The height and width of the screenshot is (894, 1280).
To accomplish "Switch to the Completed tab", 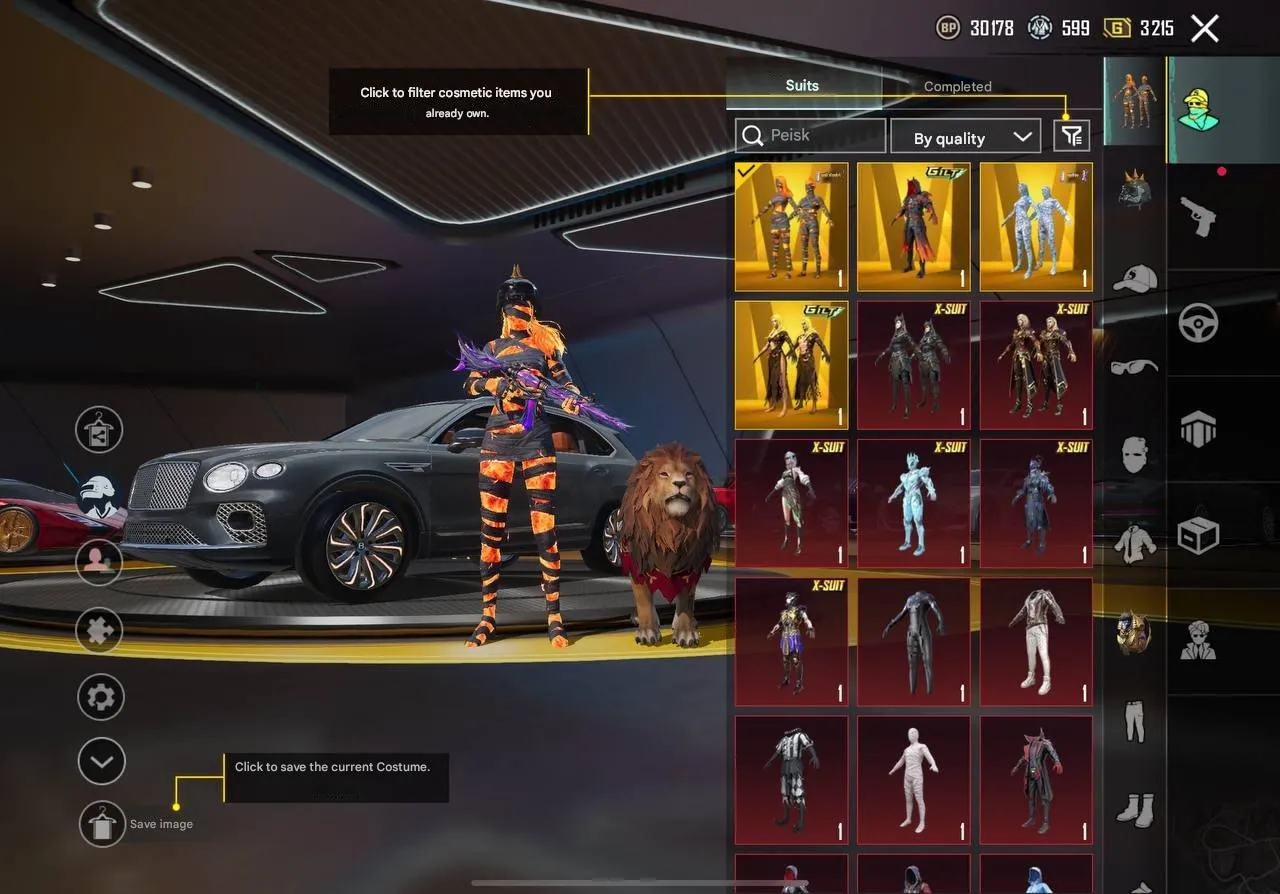I will click(957, 87).
